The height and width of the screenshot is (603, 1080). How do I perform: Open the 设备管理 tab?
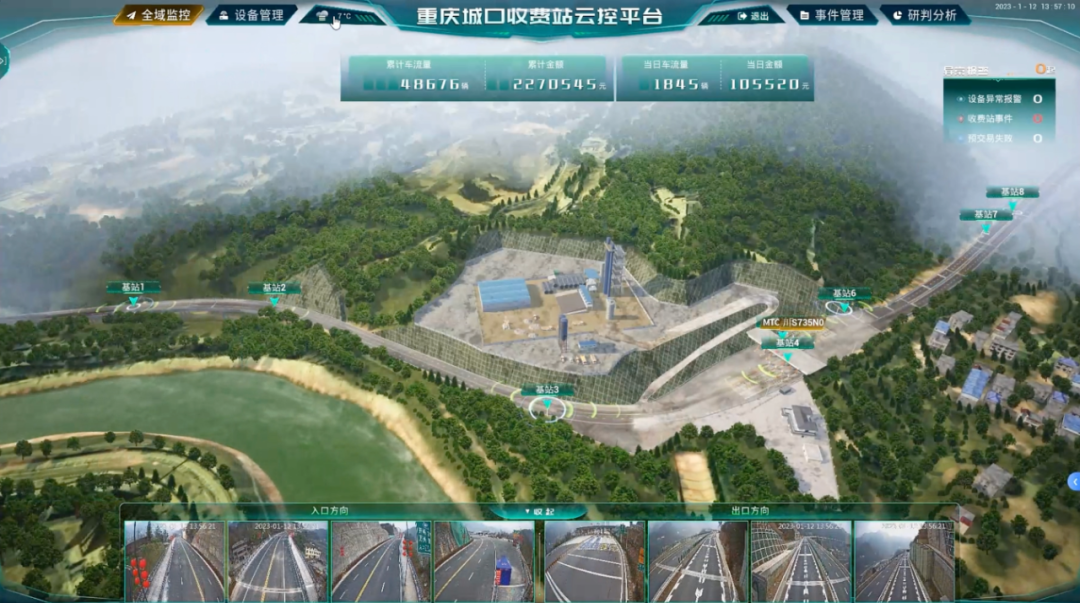click(x=252, y=15)
